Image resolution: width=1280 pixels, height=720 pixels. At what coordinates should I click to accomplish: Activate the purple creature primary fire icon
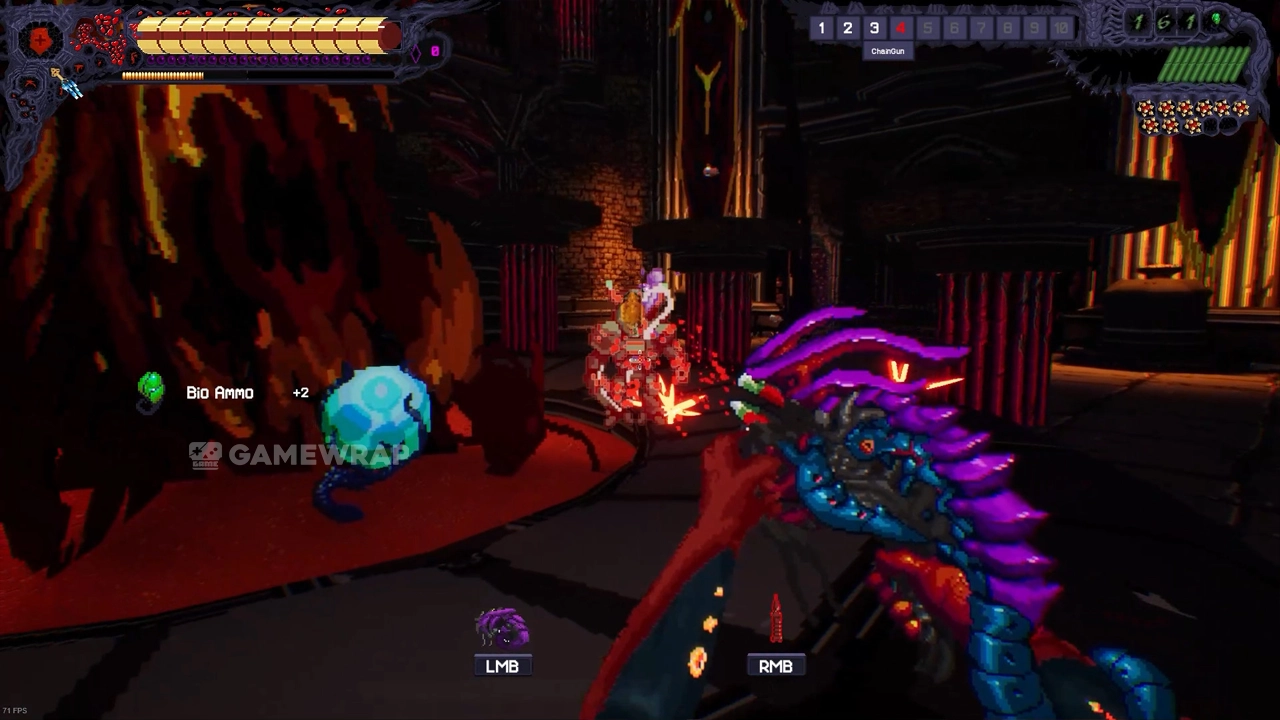click(502, 629)
